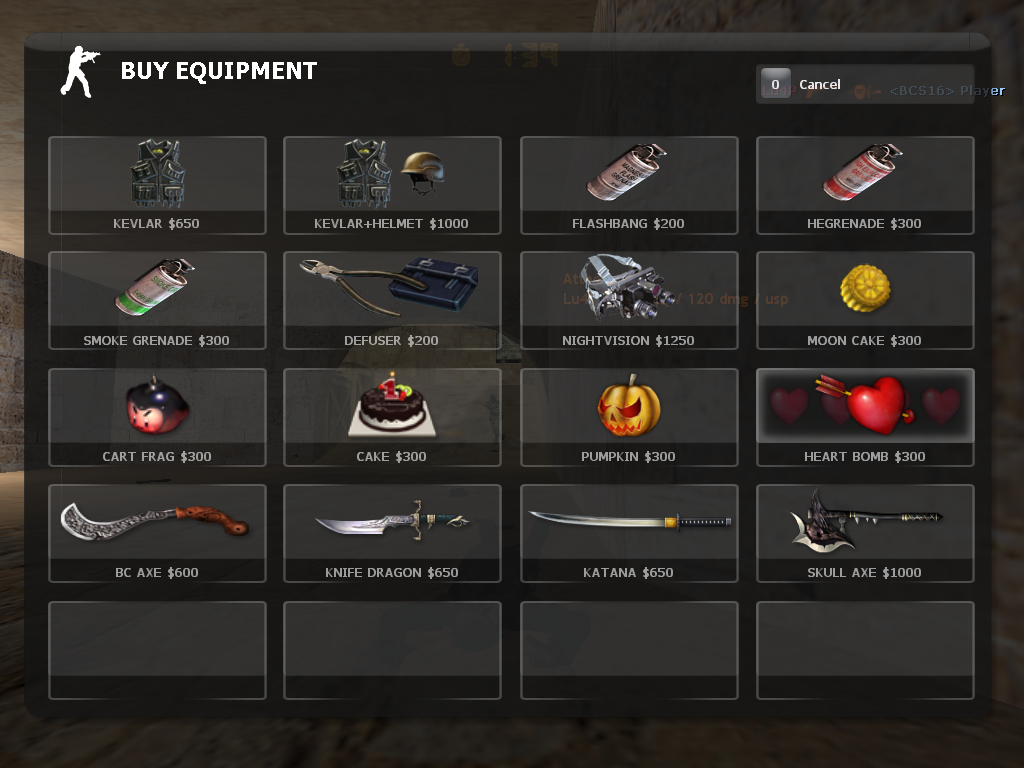Screen dimensions: 1024x768
Task: Select the Heart Bomb item
Action: coord(865,417)
